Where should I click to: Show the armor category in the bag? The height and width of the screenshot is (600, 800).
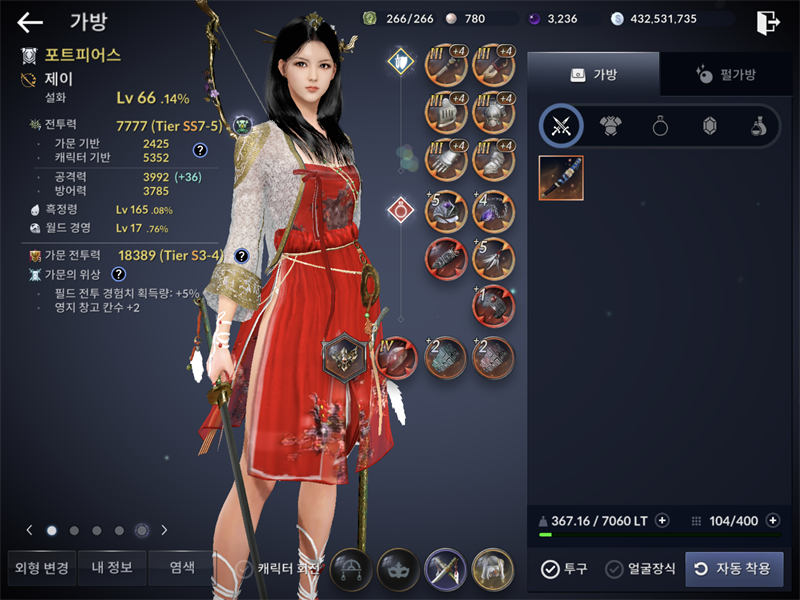[x=610, y=126]
